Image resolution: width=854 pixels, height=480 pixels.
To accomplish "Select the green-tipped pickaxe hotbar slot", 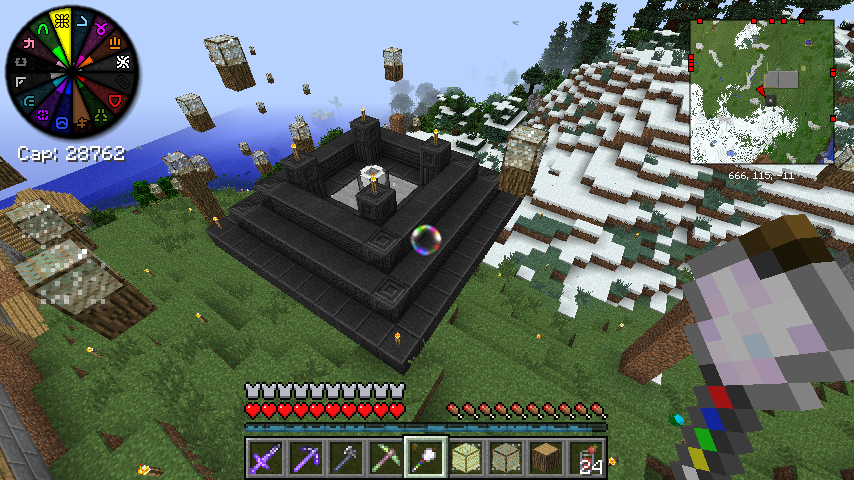I will pyautogui.click(x=385, y=457).
